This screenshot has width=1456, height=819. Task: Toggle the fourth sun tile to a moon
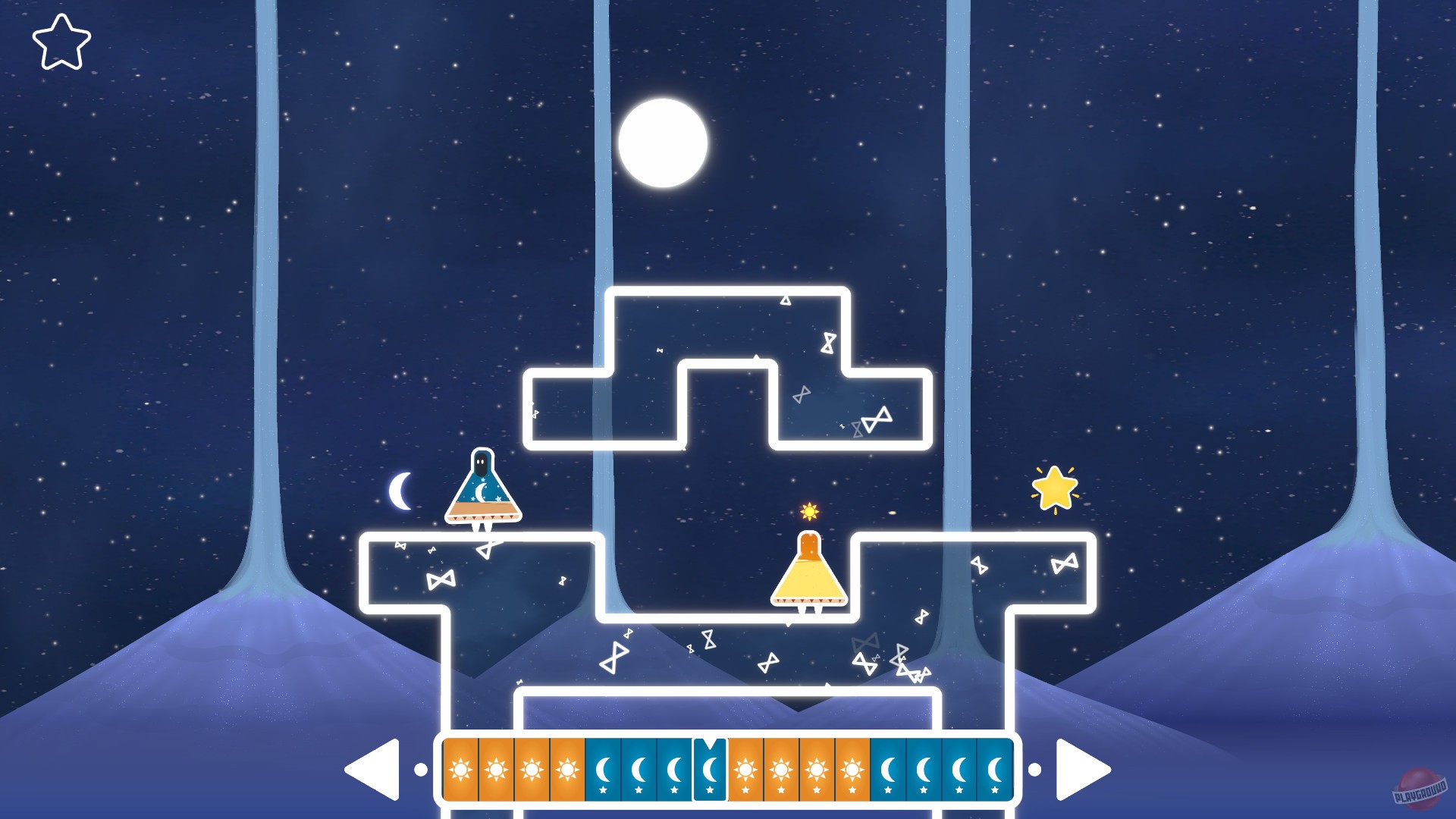point(569,769)
